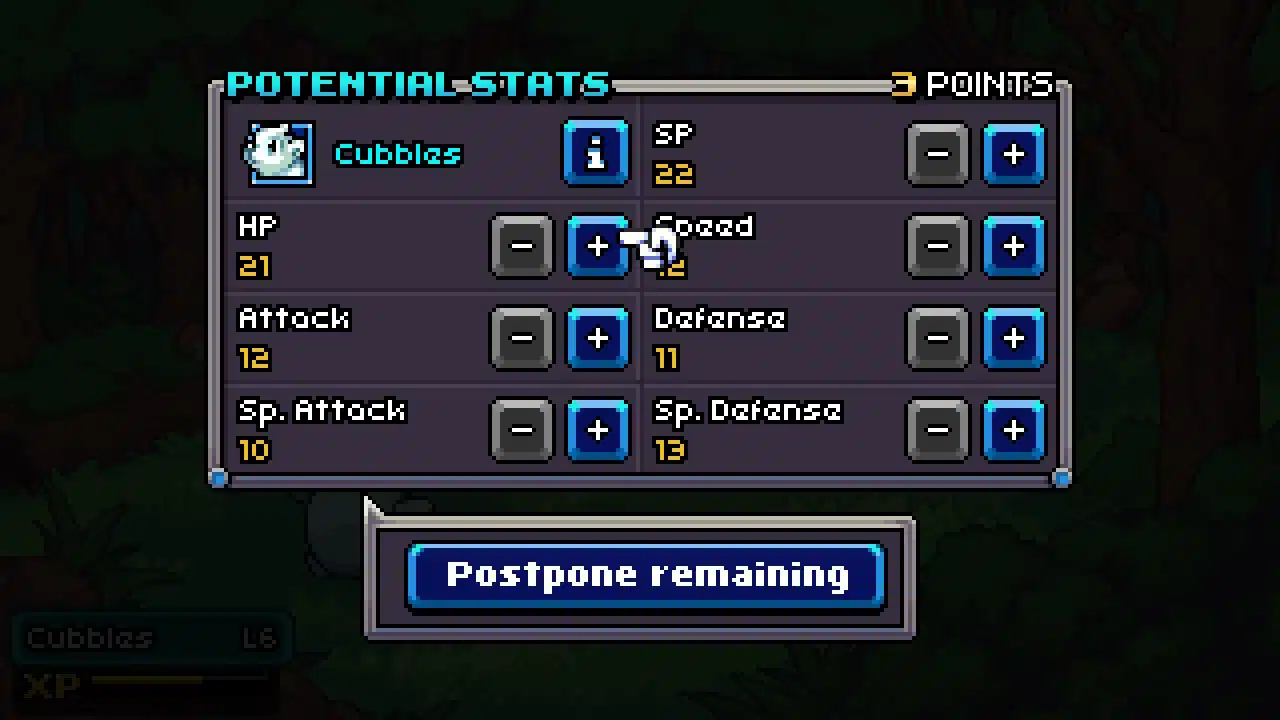Viewport: 1280px width, 720px height.
Task: Decrease the SP stat
Action: pos(937,153)
